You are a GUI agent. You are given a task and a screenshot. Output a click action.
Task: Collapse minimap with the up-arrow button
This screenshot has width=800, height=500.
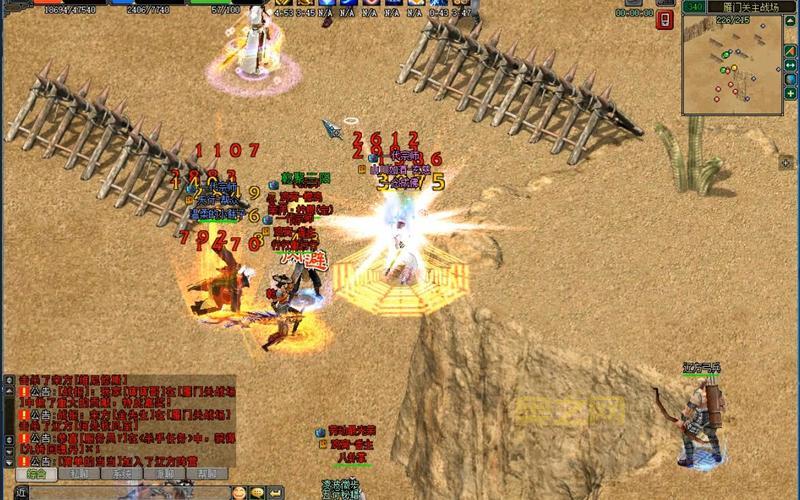click(x=790, y=22)
